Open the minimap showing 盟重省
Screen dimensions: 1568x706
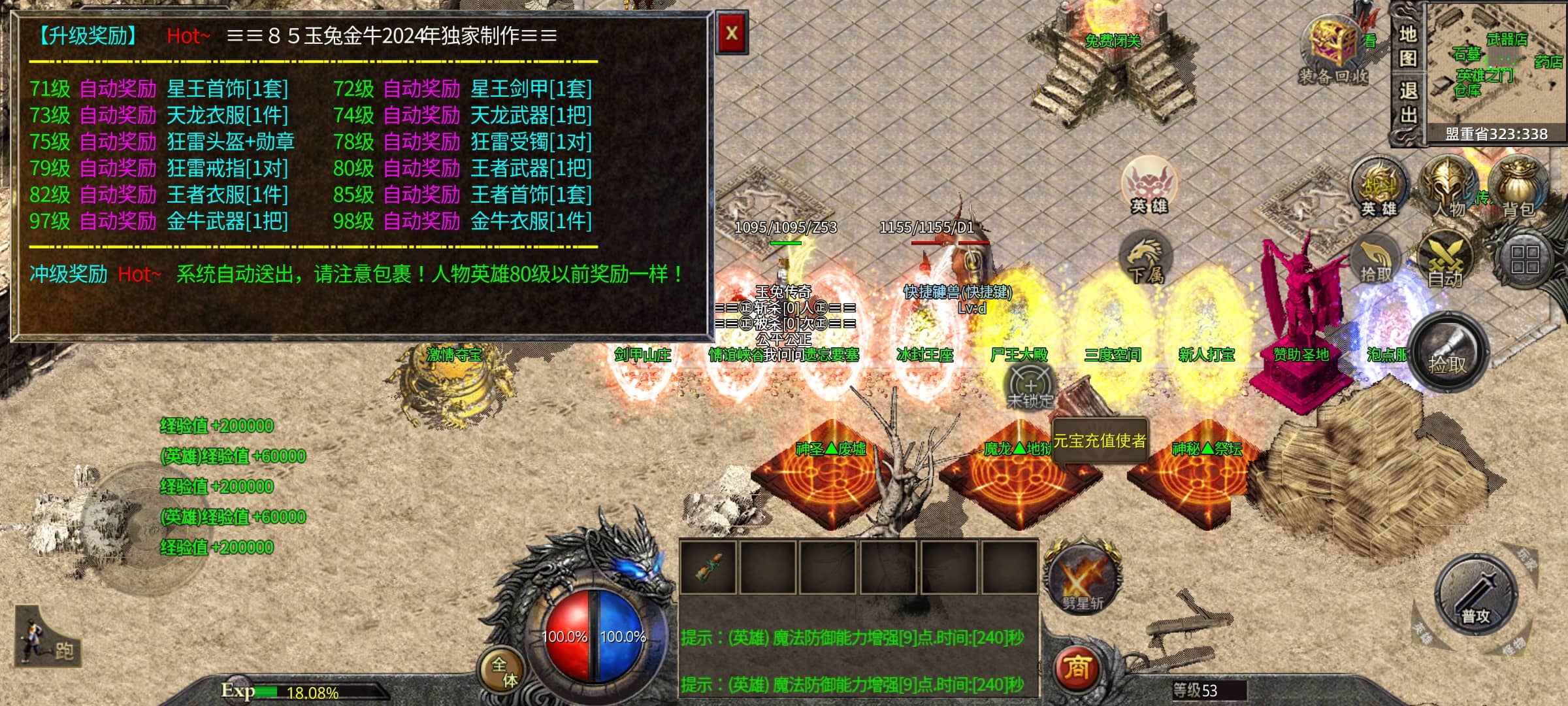(x=1496, y=69)
